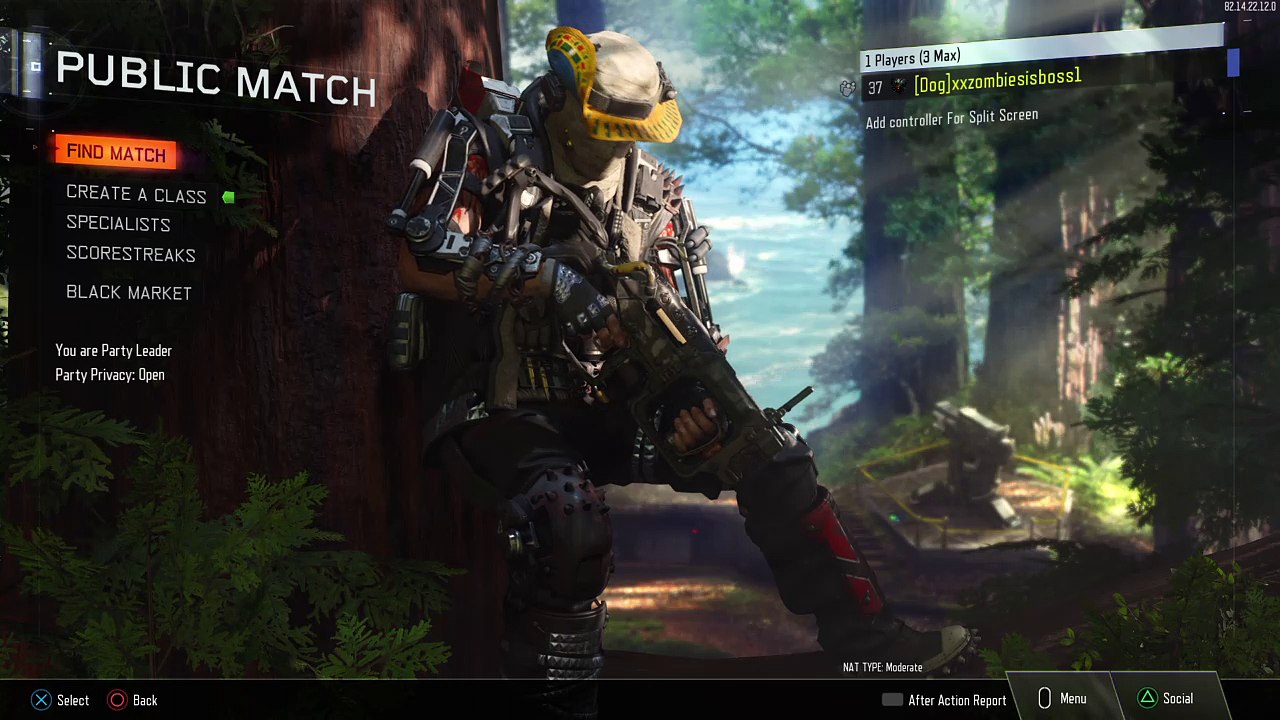Go to the Specialists menu
The image size is (1280, 720).
[x=118, y=224]
